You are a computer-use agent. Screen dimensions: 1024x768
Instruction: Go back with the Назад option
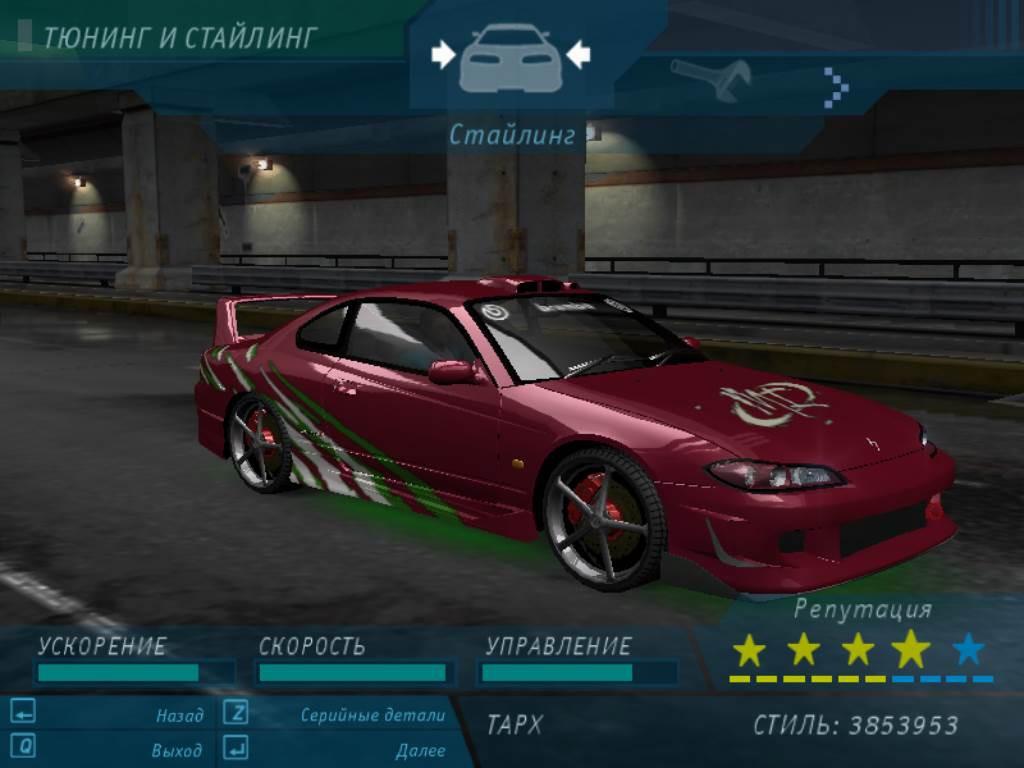[179, 715]
